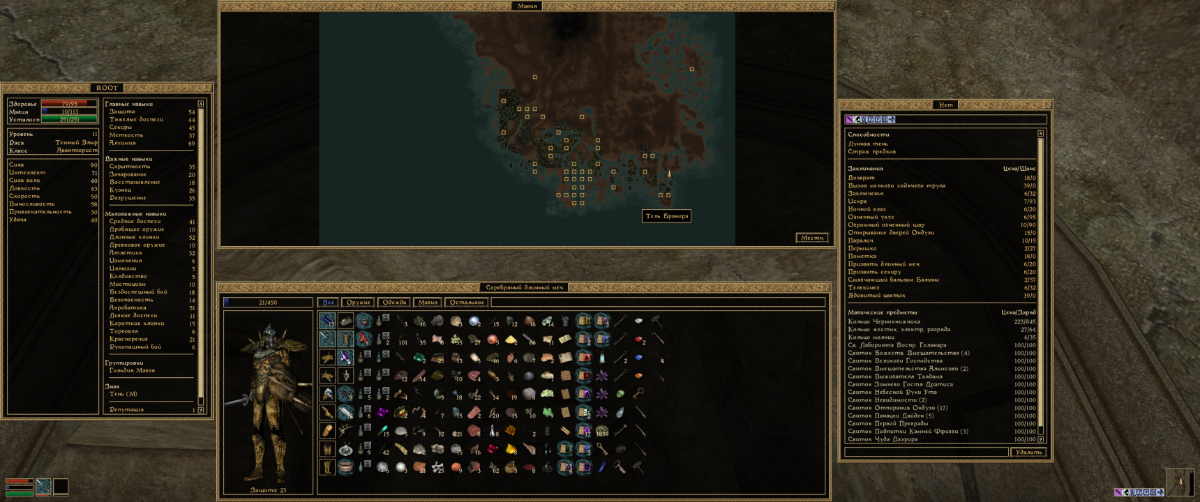Select the Алхимия skill in the stats list
Image resolution: width=1200 pixels, height=502 pixels.
121,143
